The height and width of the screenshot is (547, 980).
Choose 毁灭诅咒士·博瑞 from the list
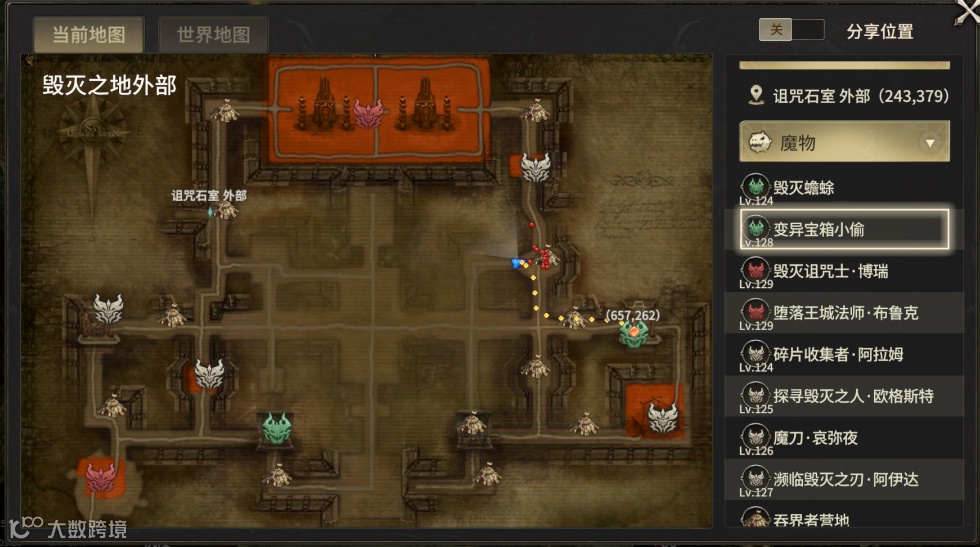click(843, 271)
